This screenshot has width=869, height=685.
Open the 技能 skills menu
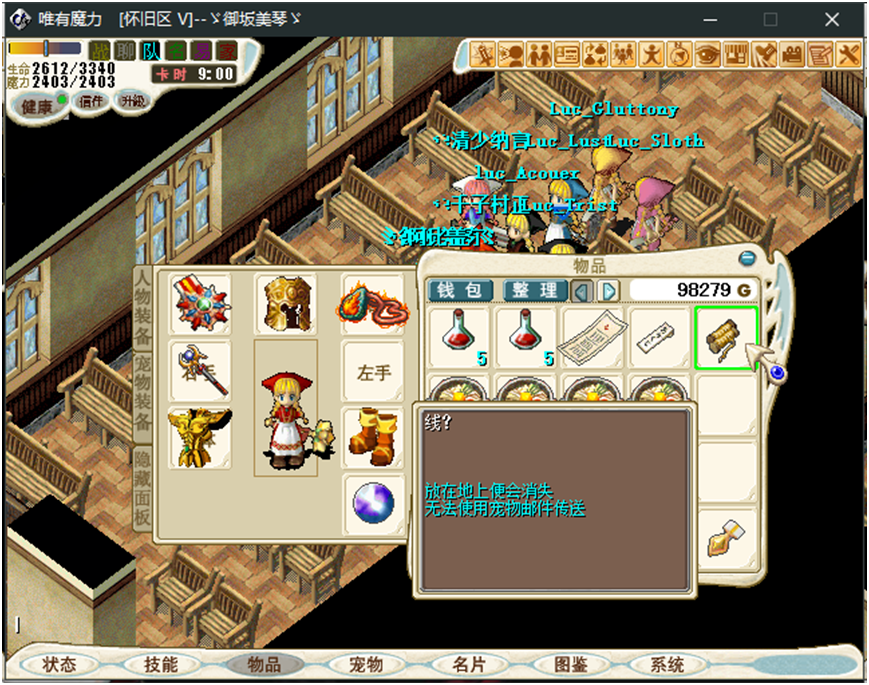[x=161, y=664]
